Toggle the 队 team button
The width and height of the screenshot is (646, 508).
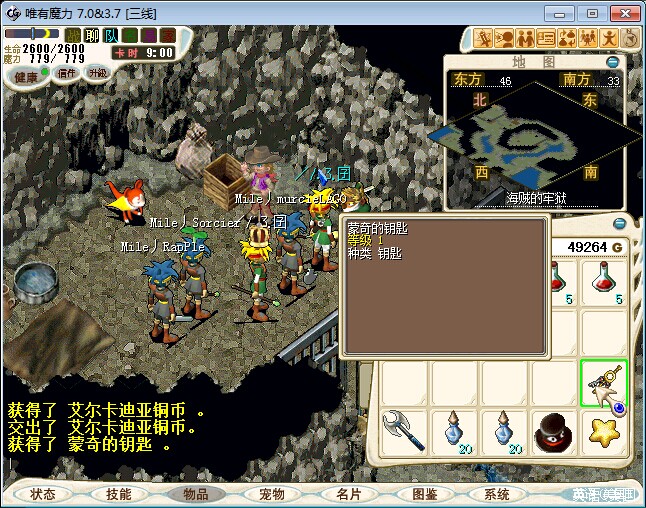coord(109,36)
